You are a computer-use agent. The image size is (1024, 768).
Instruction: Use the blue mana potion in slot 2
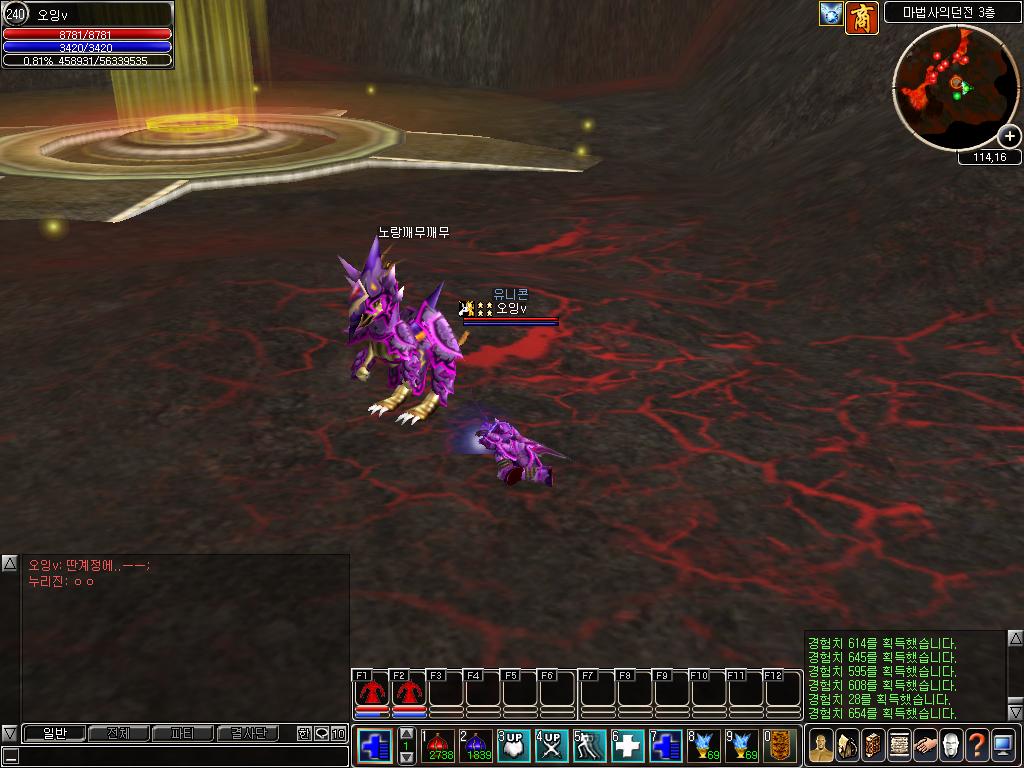(x=477, y=746)
